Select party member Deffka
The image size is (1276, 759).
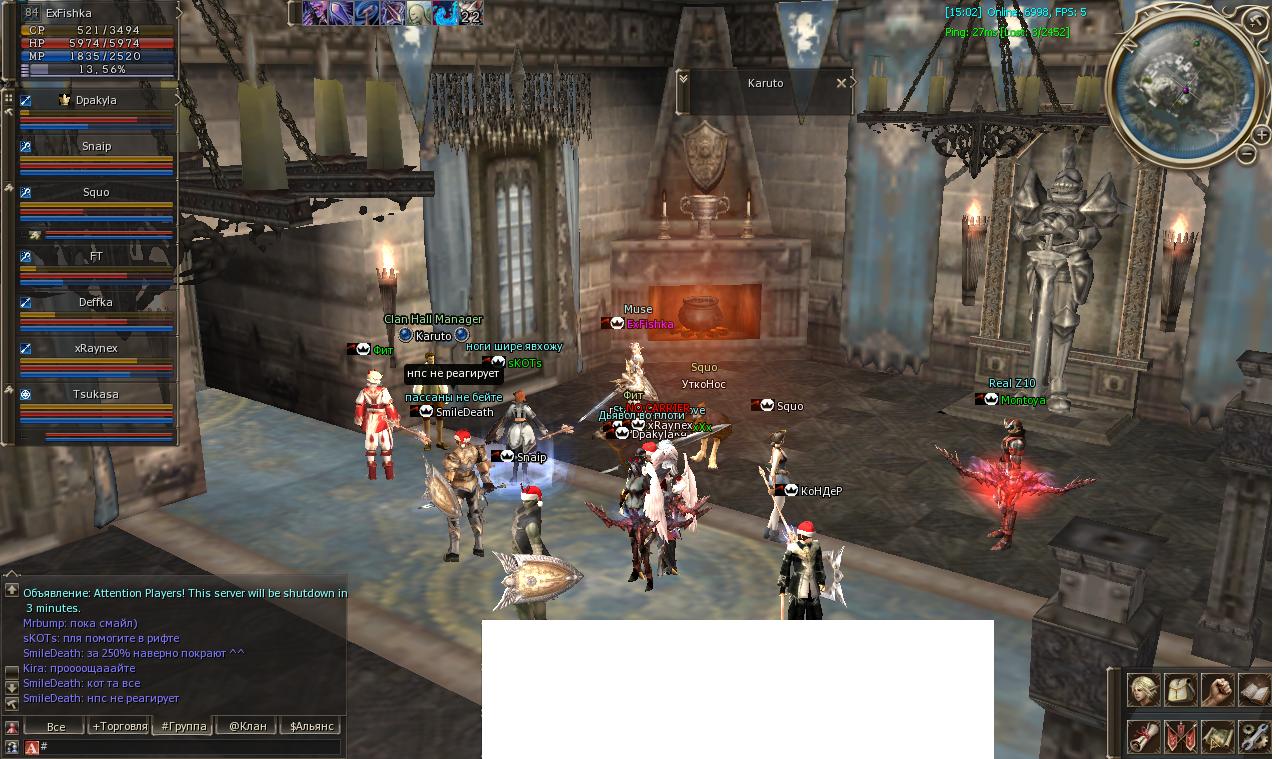(96, 303)
